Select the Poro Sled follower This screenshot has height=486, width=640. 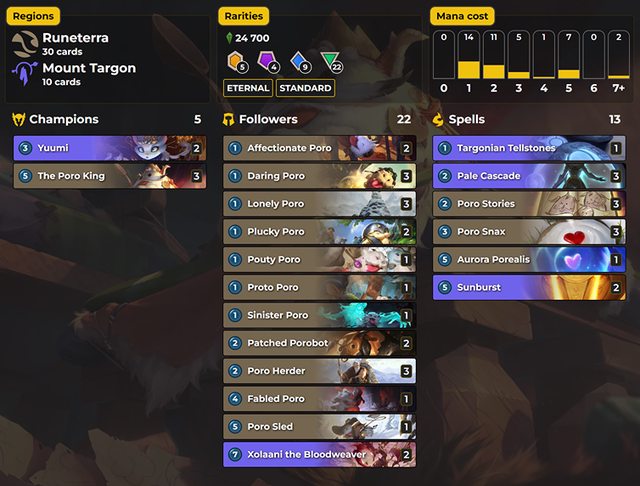tap(319, 427)
